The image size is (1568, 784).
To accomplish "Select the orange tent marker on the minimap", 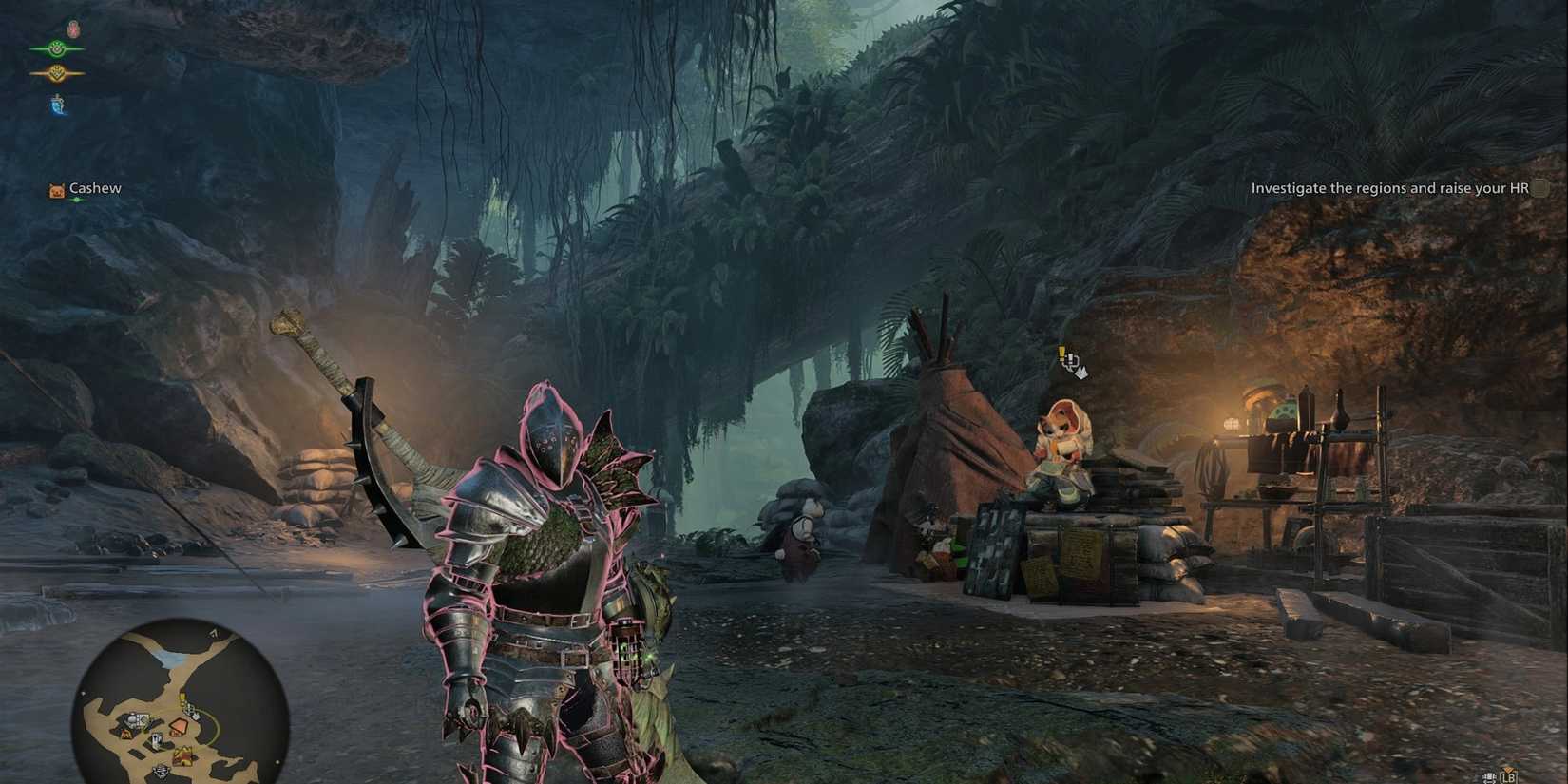I will tap(179, 725).
